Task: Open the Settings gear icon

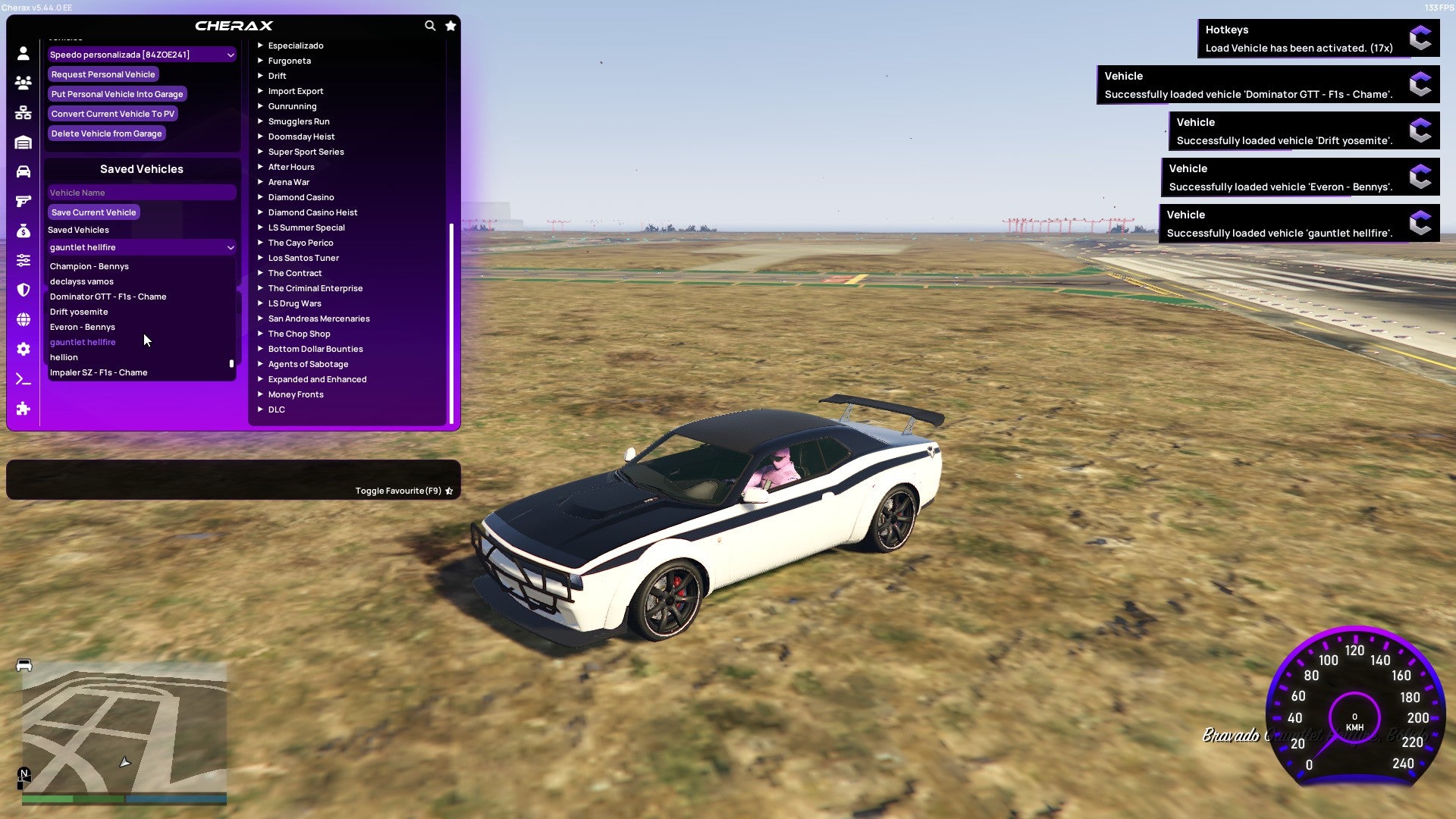Action: click(x=23, y=349)
